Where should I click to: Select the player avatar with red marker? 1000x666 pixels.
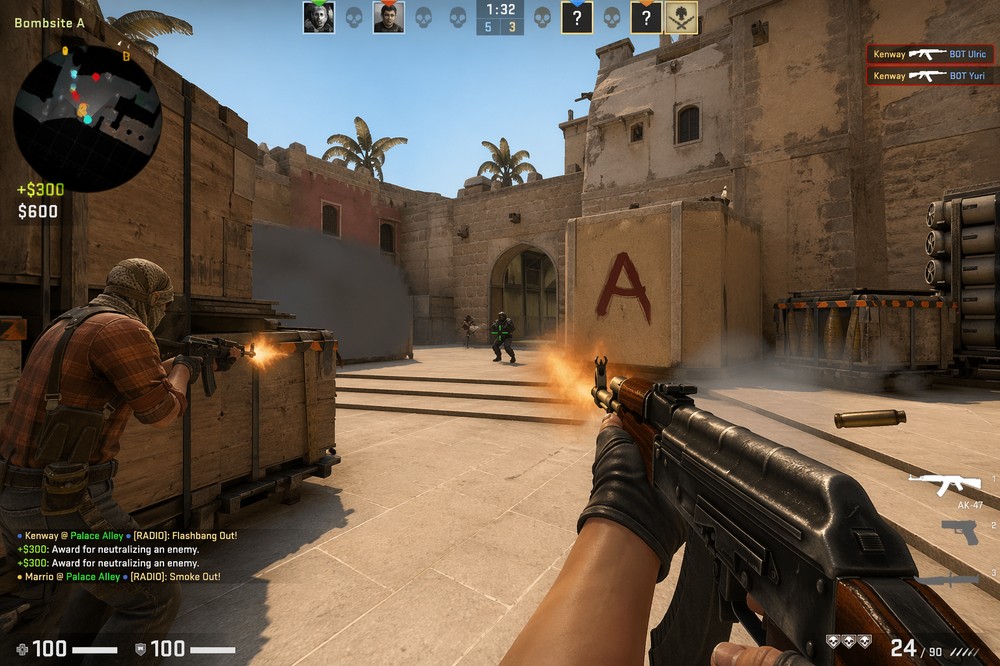(388, 17)
